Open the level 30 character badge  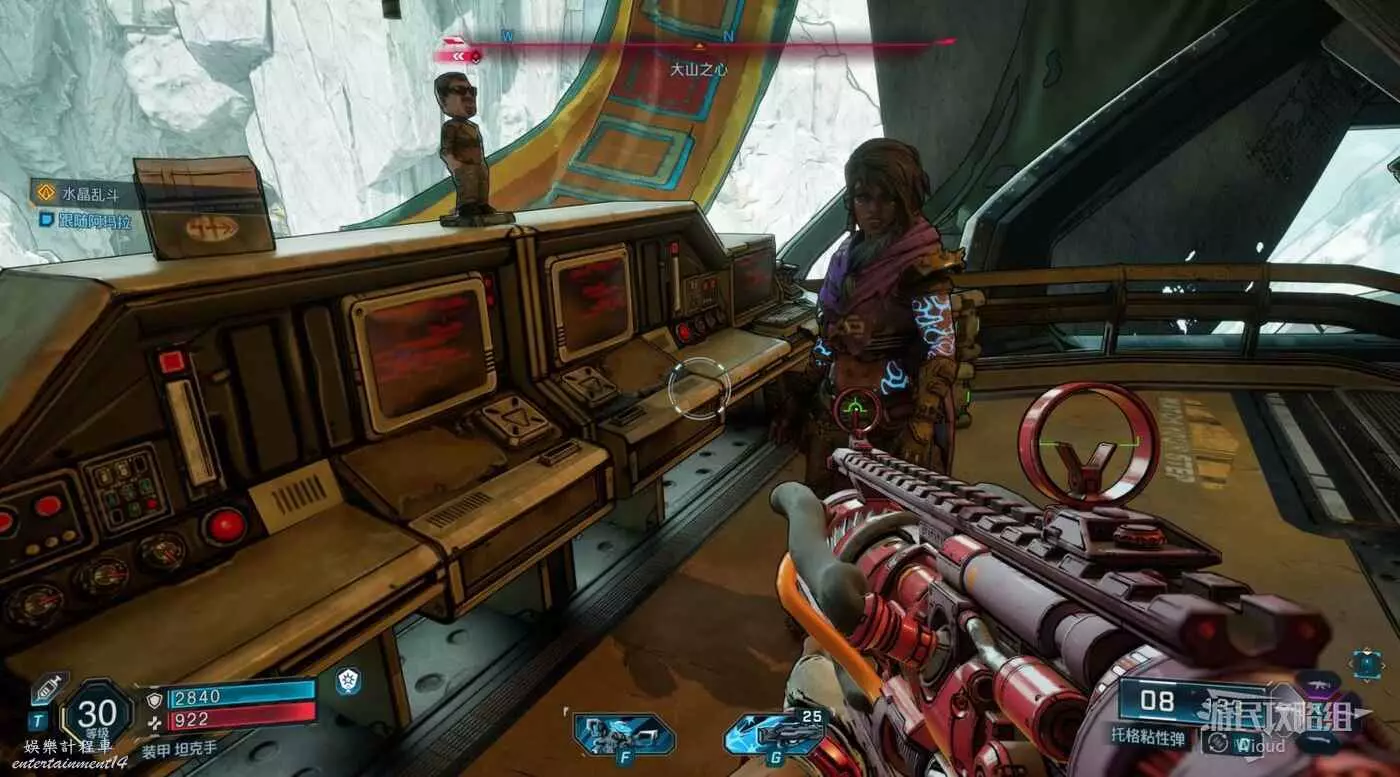pyautogui.click(x=99, y=714)
